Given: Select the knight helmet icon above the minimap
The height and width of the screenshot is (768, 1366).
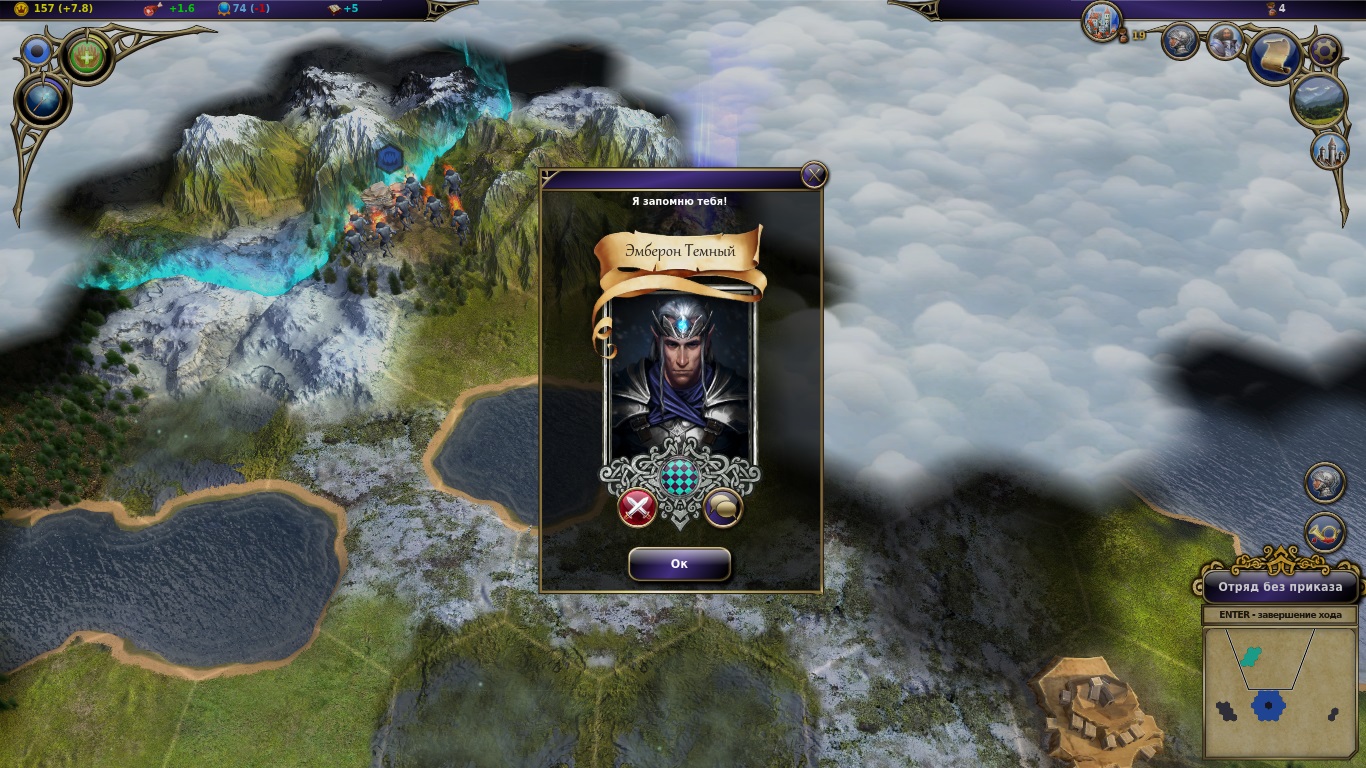Looking at the screenshot, I should pos(1325,482).
